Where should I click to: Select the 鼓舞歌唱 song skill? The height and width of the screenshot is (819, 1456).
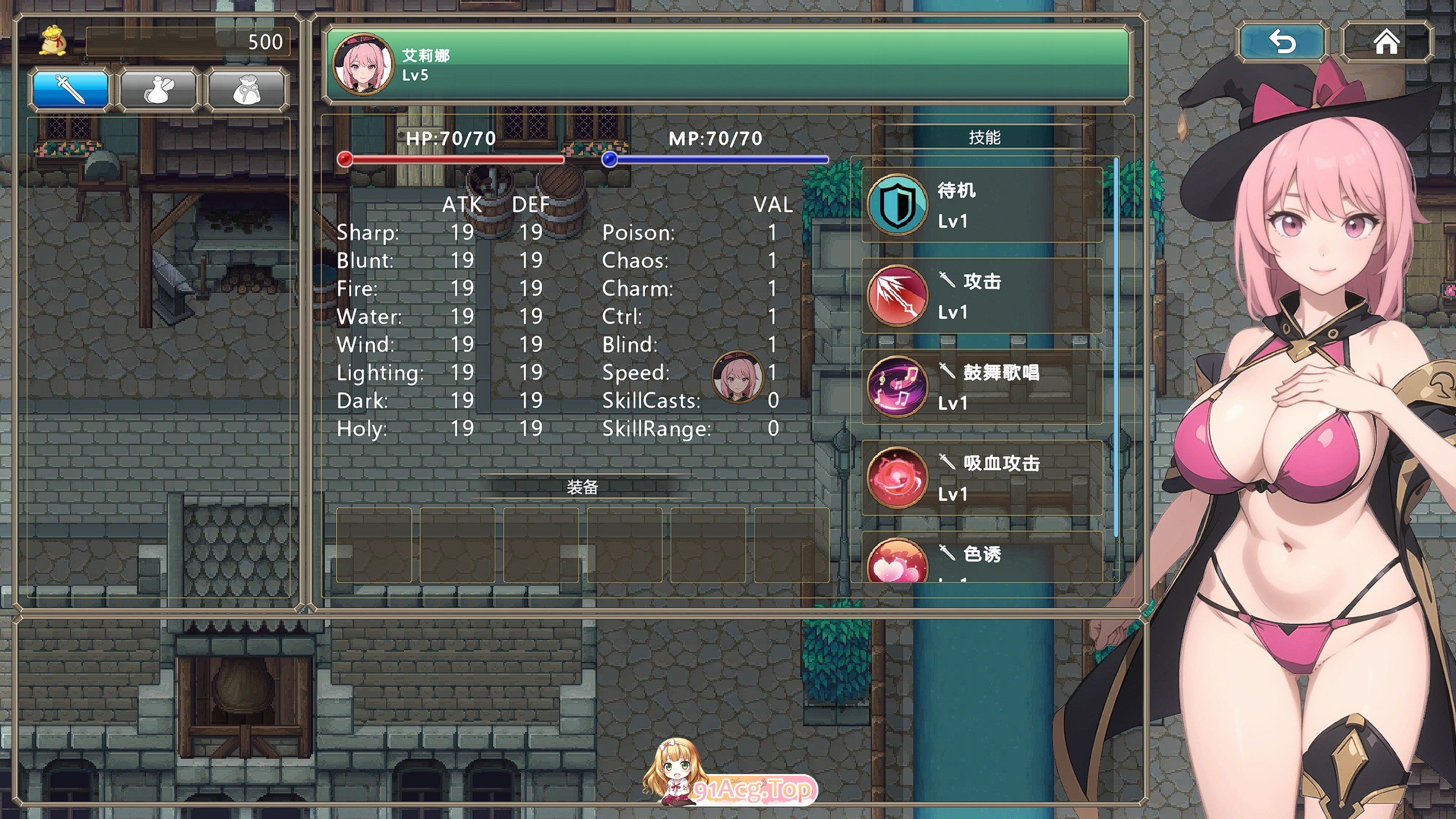[982, 387]
